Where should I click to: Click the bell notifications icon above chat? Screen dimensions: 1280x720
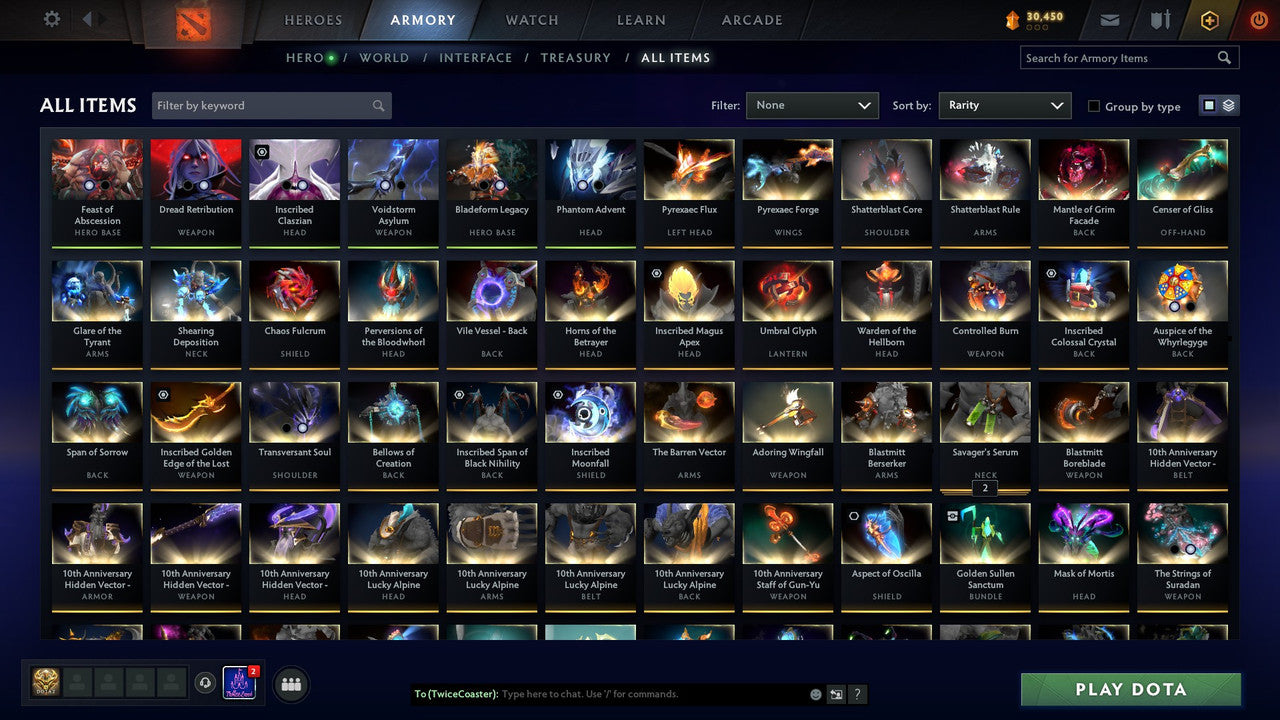click(207, 682)
